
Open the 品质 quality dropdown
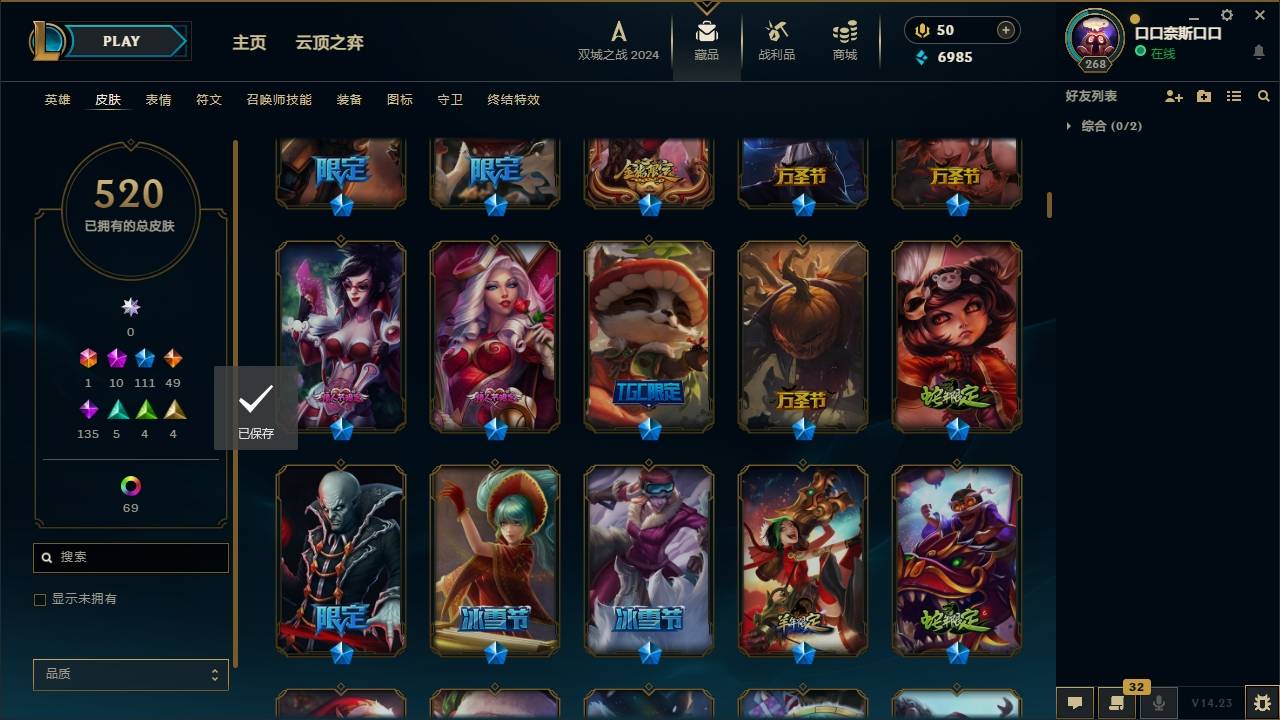coord(130,674)
